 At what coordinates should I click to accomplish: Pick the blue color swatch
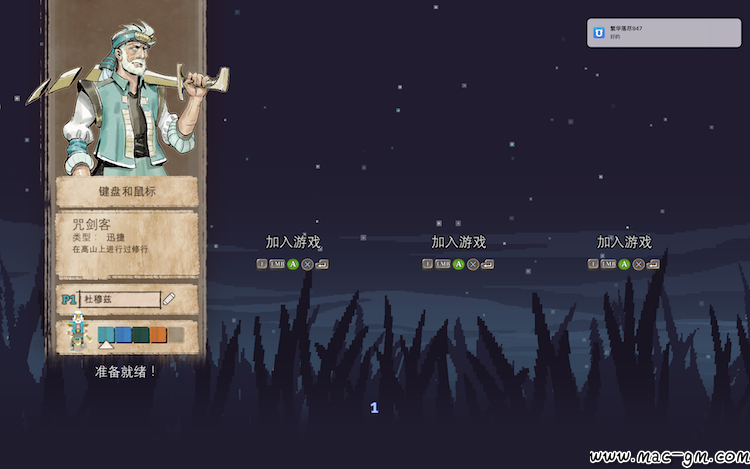(x=123, y=335)
